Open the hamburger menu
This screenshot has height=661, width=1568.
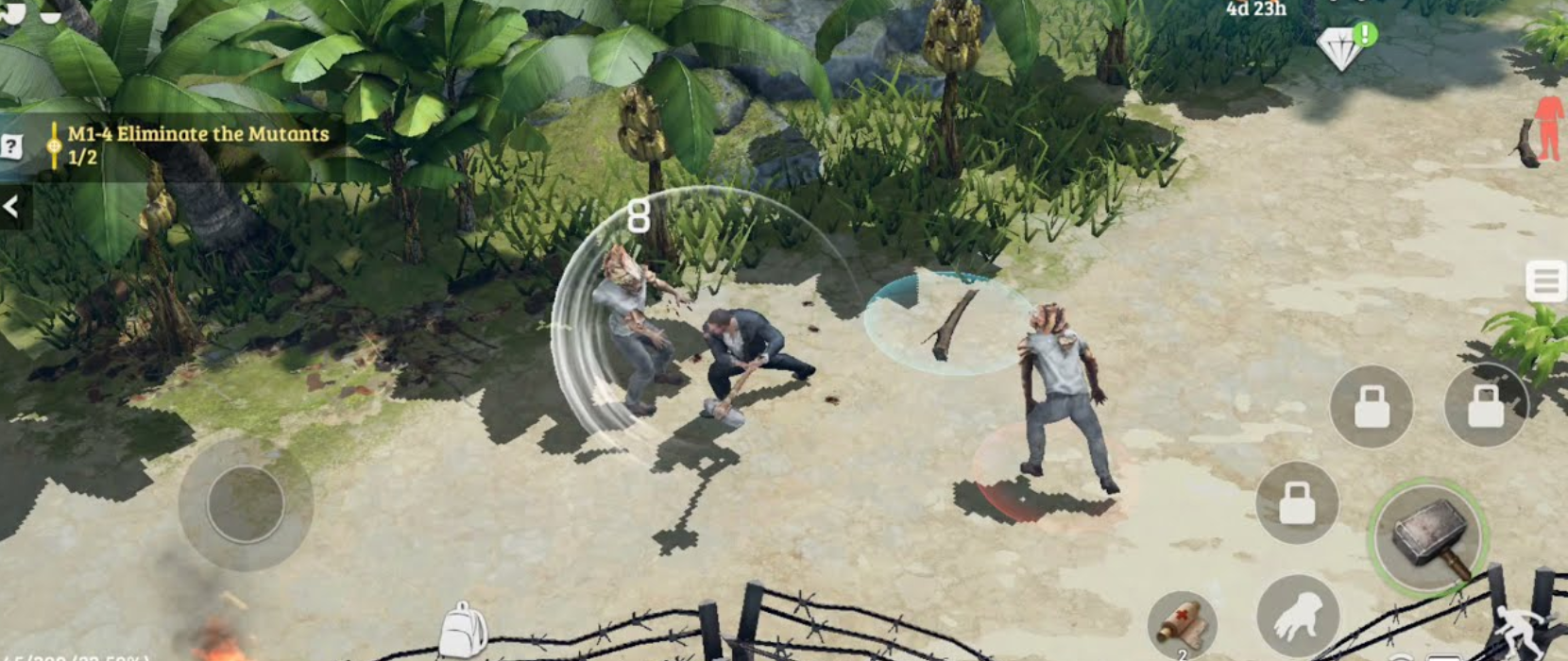pos(1546,281)
